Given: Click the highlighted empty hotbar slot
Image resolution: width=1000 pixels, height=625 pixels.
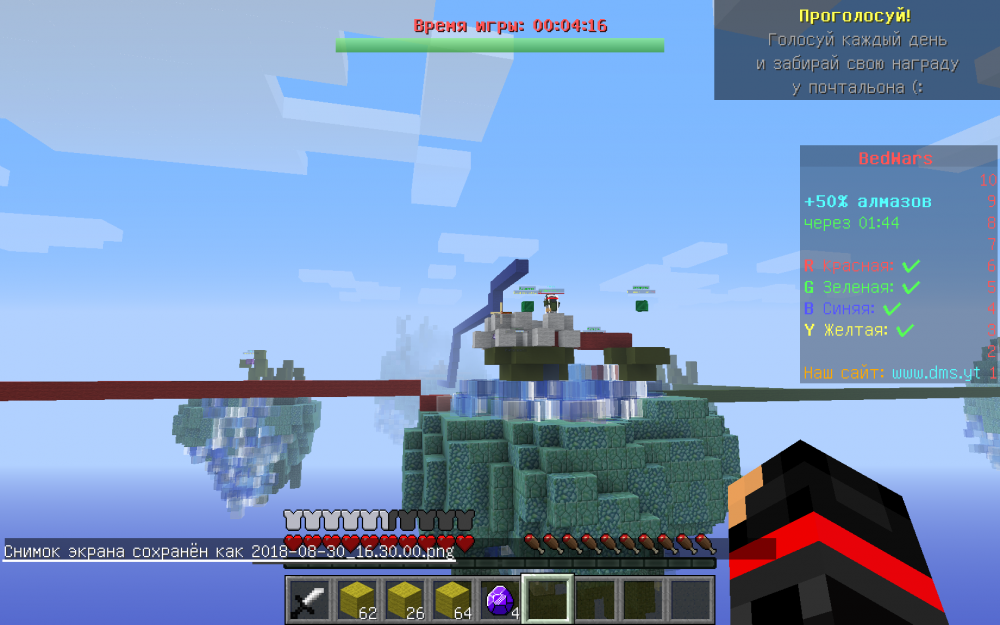Looking at the screenshot, I should tap(548, 600).
